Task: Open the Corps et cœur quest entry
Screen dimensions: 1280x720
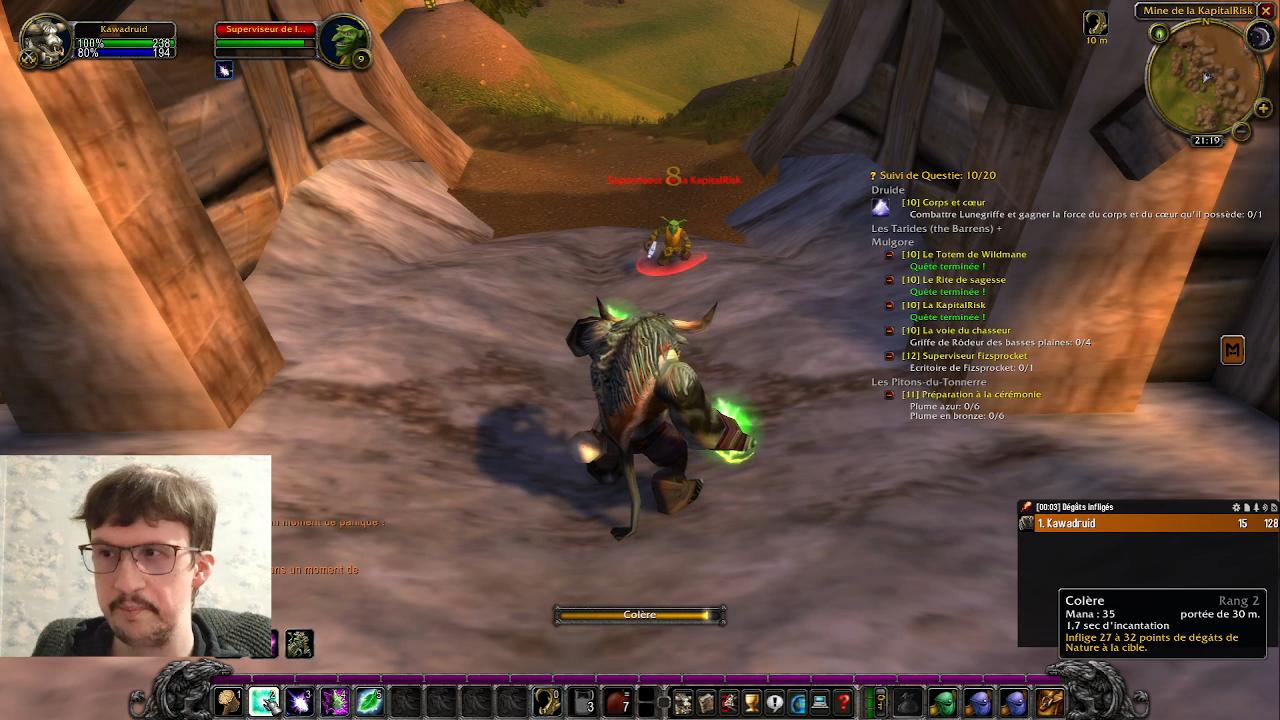Action: [x=943, y=202]
